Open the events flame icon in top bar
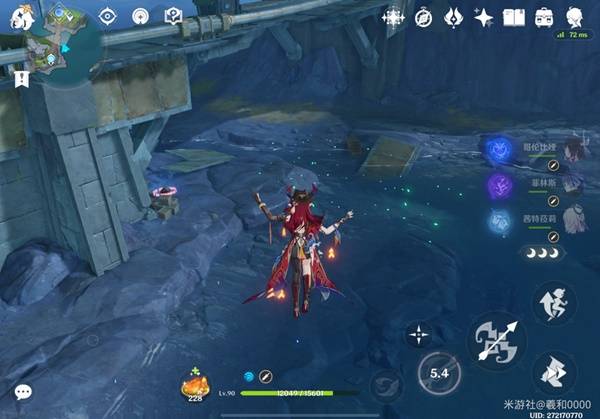Viewport: 600px width, 419px height. [453, 17]
